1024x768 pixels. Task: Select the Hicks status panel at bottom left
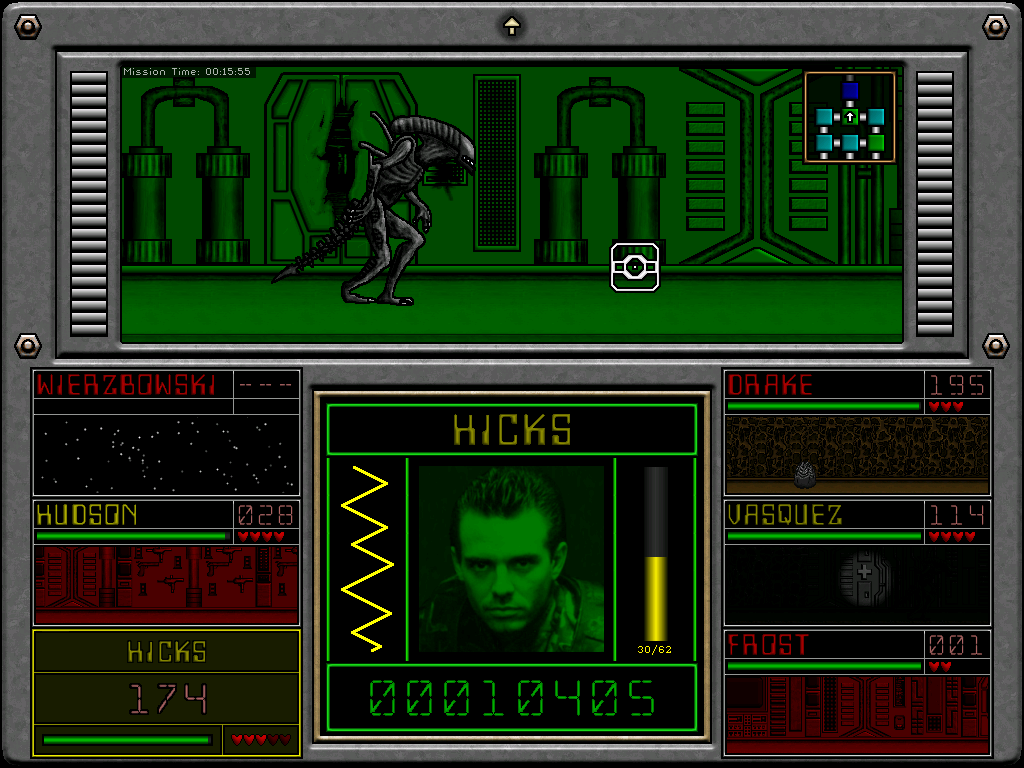click(166, 691)
